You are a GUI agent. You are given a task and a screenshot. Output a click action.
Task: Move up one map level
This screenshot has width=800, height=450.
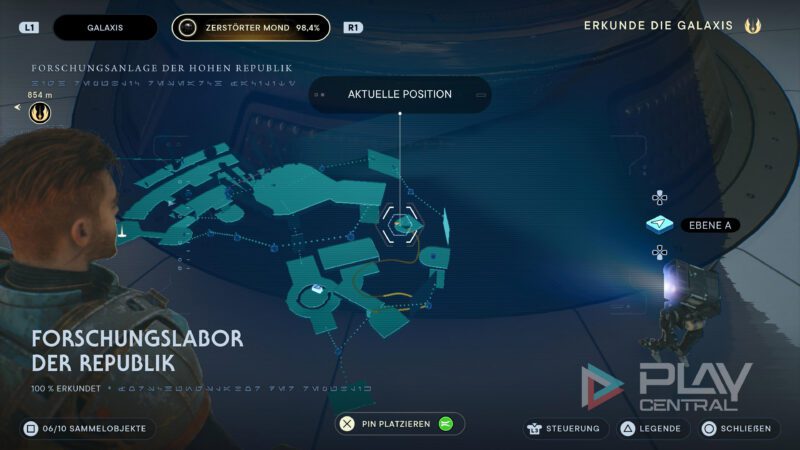click(659, 198)
